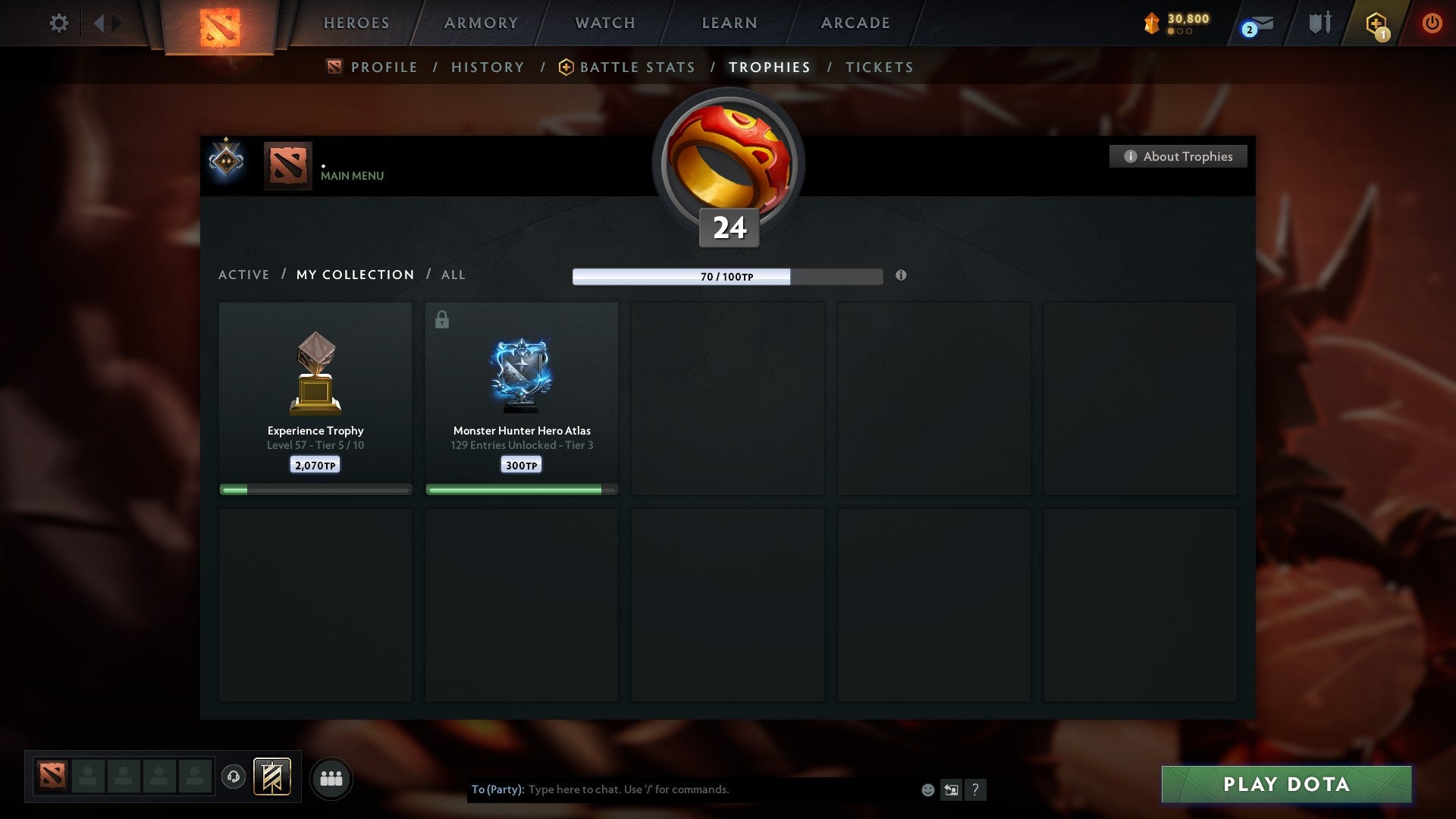Open About Trophies
The width and height of the screenshot is (1456, 819).
tap(1178, 156)
